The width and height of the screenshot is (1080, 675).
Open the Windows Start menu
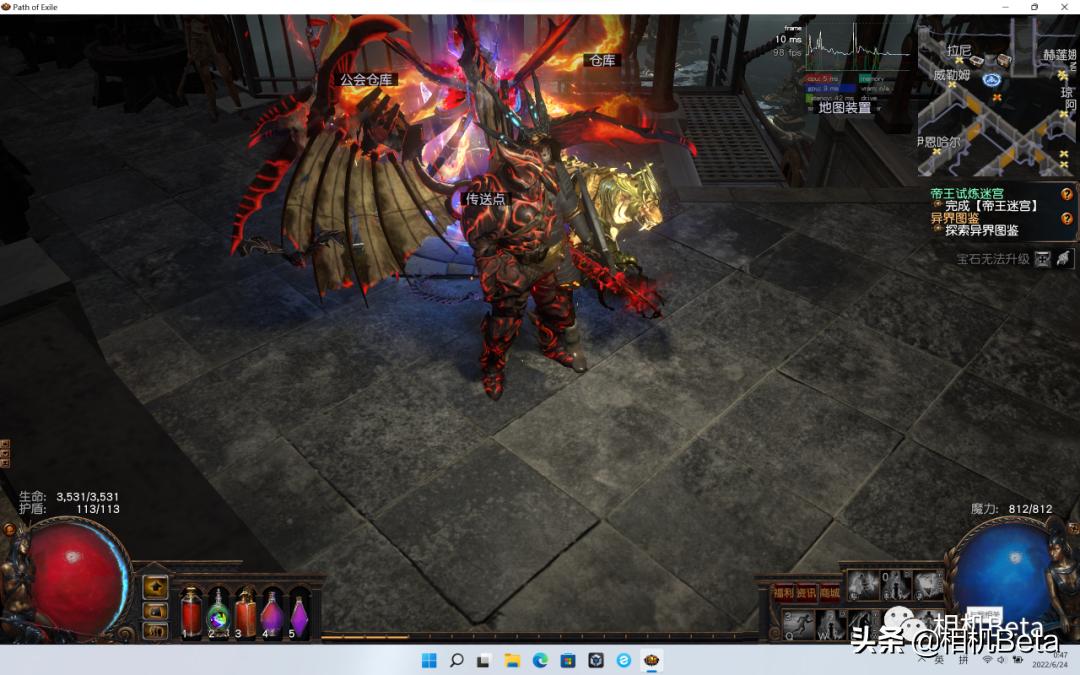(x=429, y=660)
